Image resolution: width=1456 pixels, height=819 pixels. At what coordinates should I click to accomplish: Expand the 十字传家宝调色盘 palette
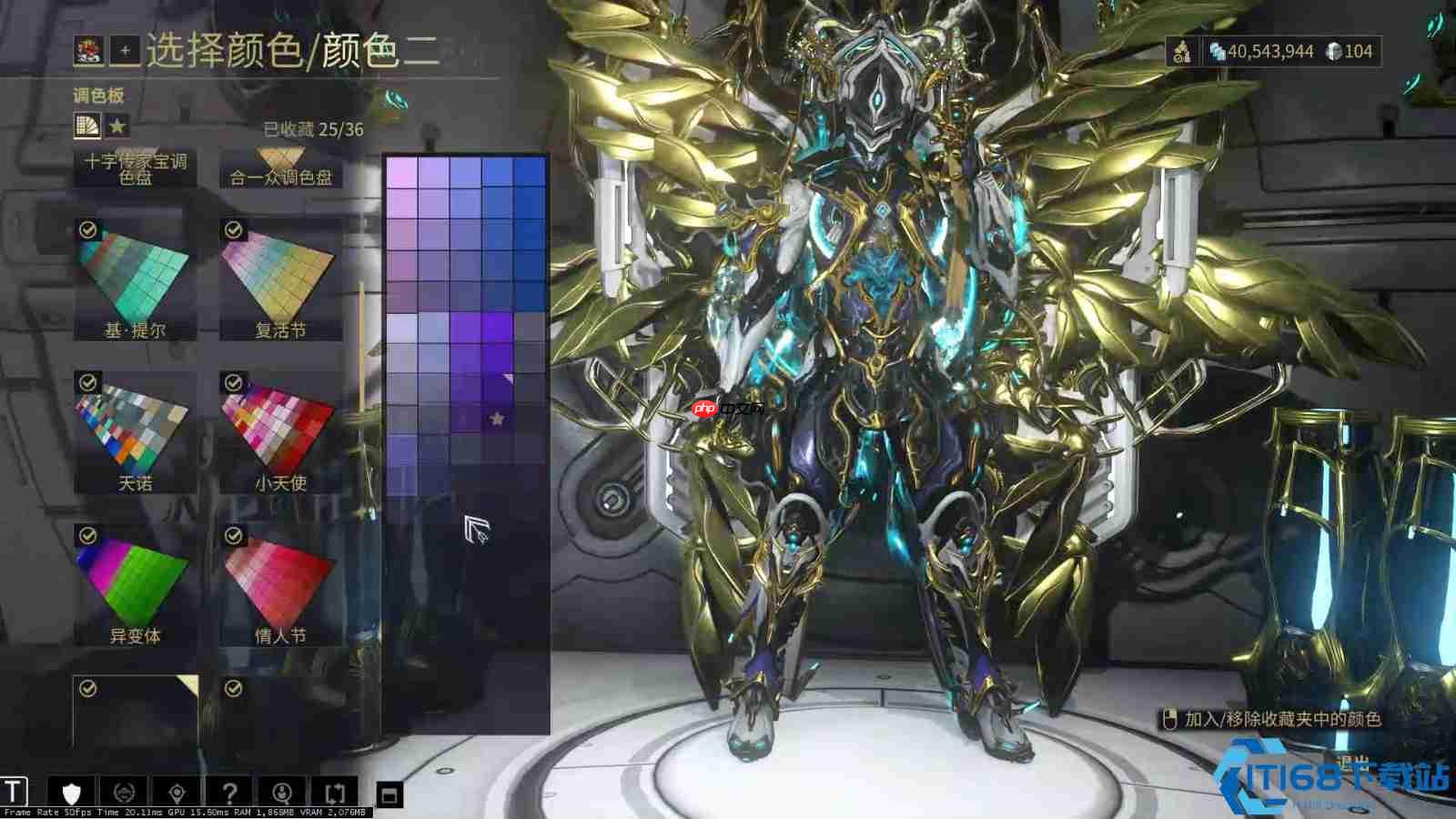134,167
